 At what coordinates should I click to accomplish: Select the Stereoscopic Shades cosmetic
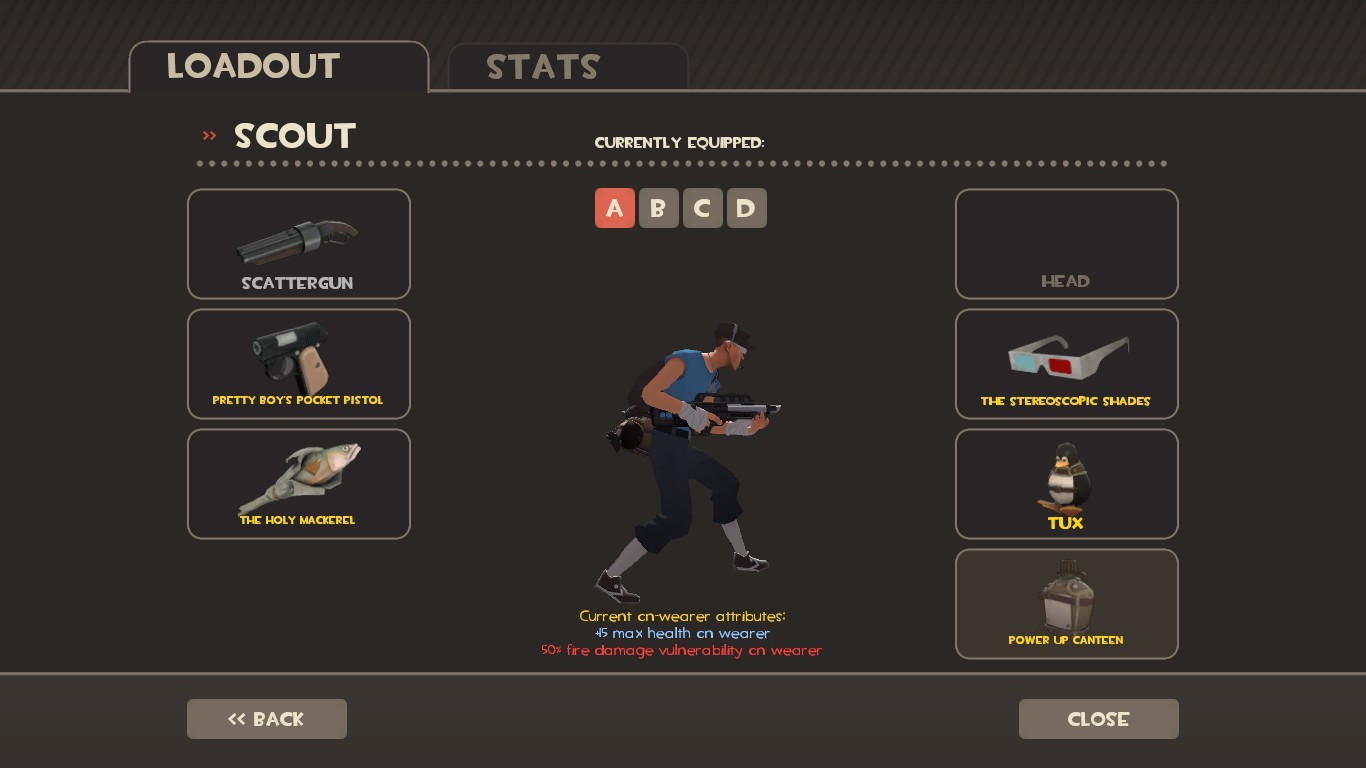coord(1066,363)
